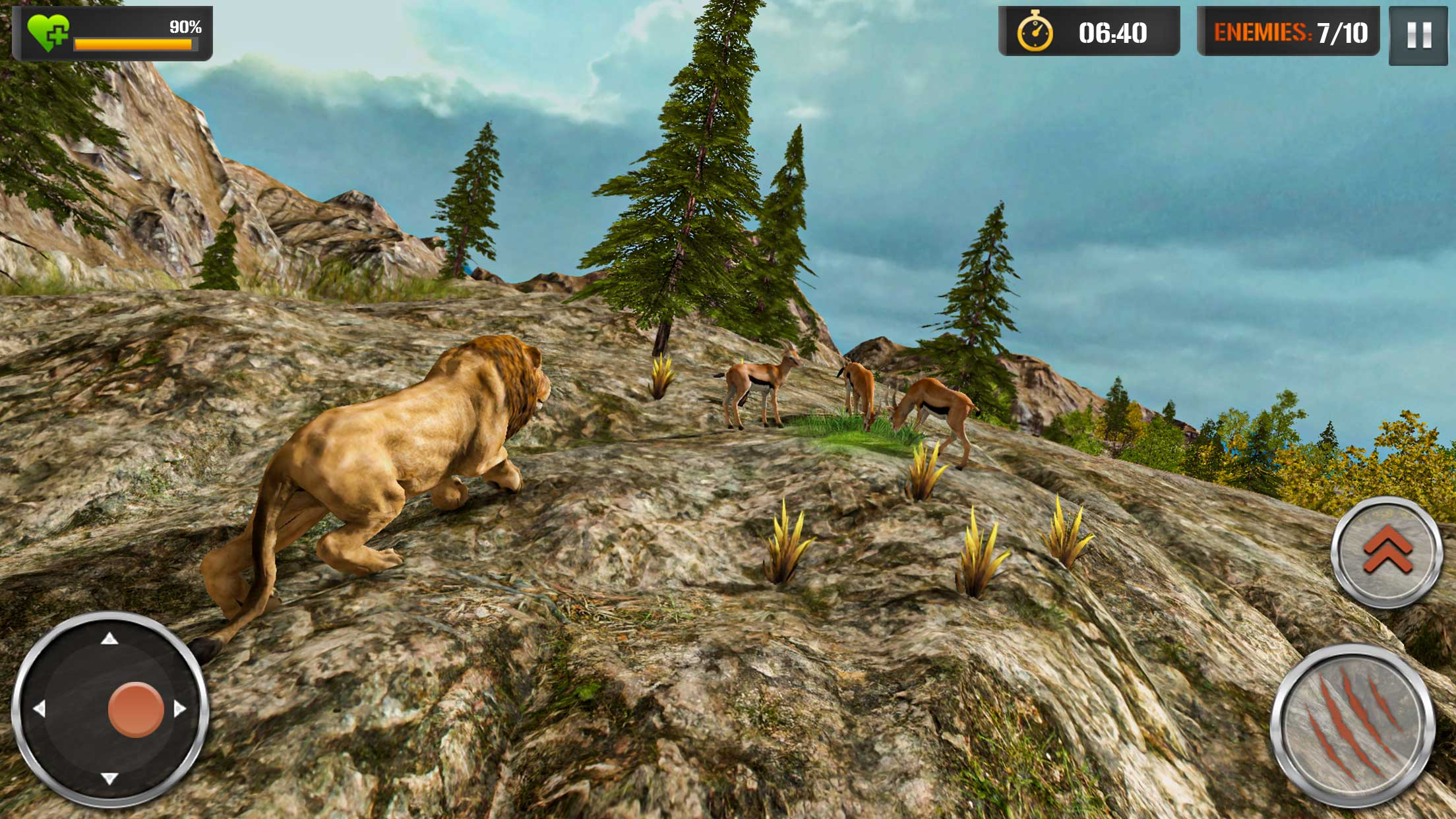This screenshot has height=819, width=1456.
Task: Pause the game
Action: [x=1418, y=35]
